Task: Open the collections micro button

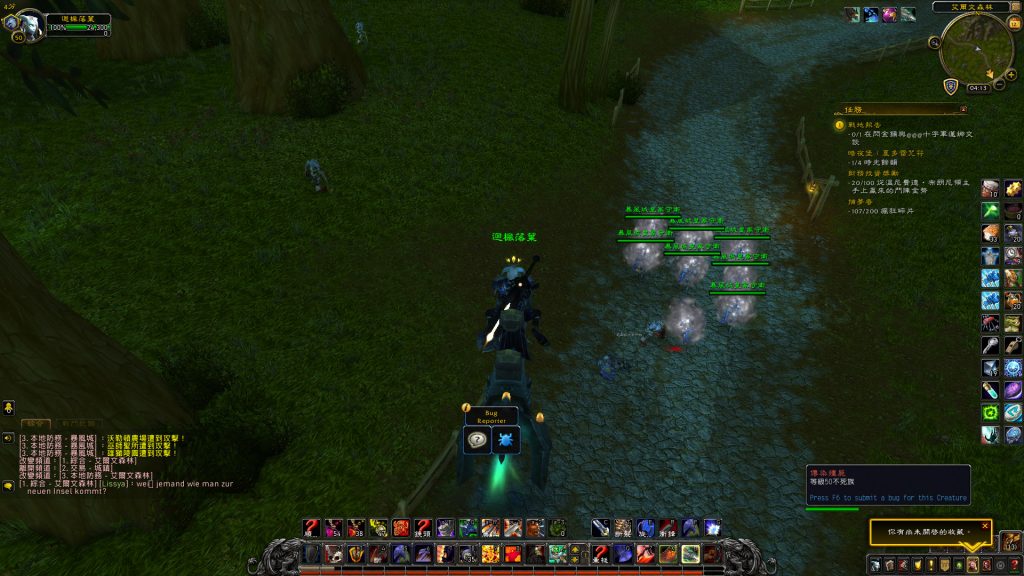Action: pyautogui.click(x=972, y=565)
